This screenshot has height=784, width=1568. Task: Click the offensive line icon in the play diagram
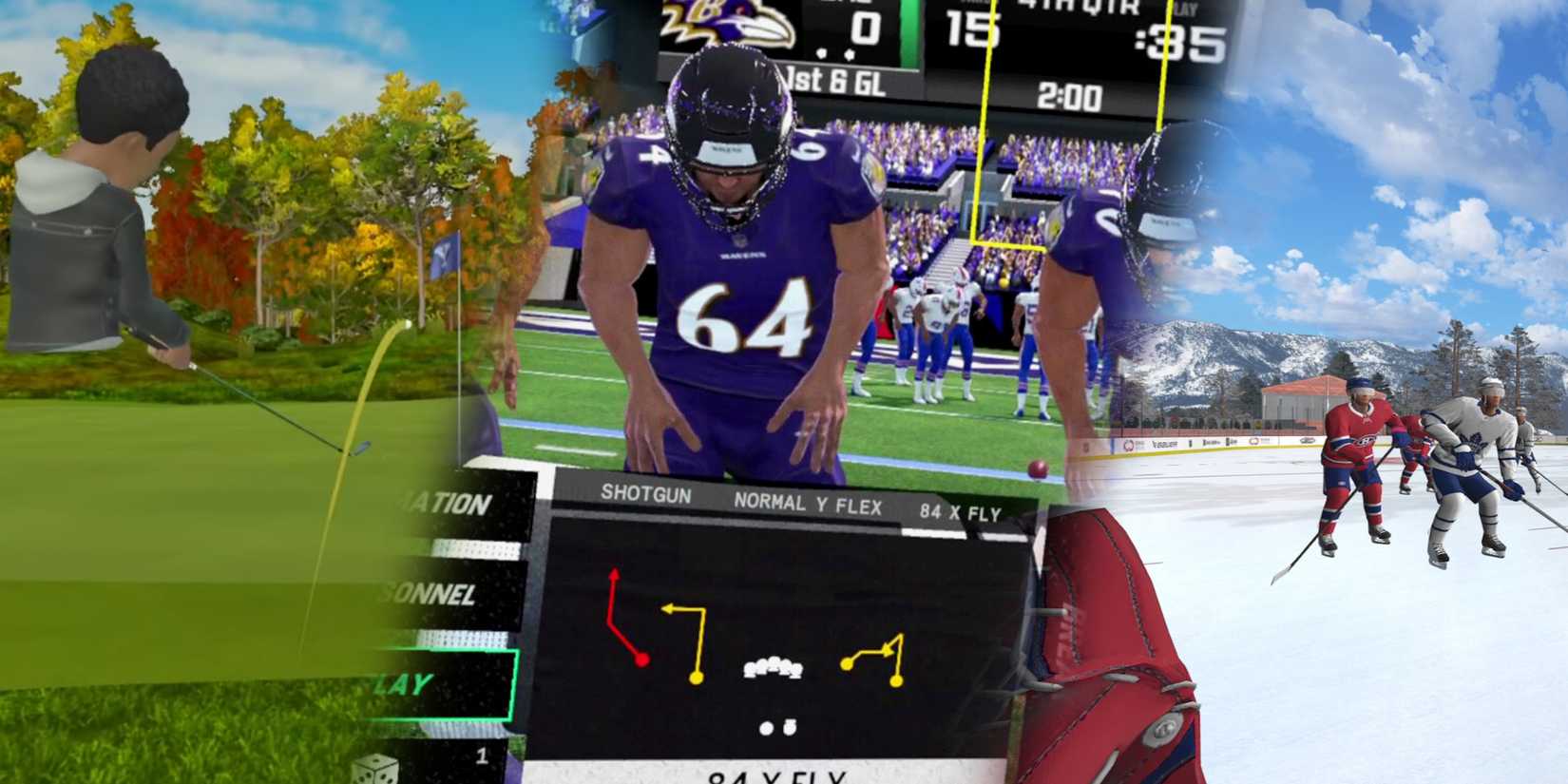pos(774,667)
